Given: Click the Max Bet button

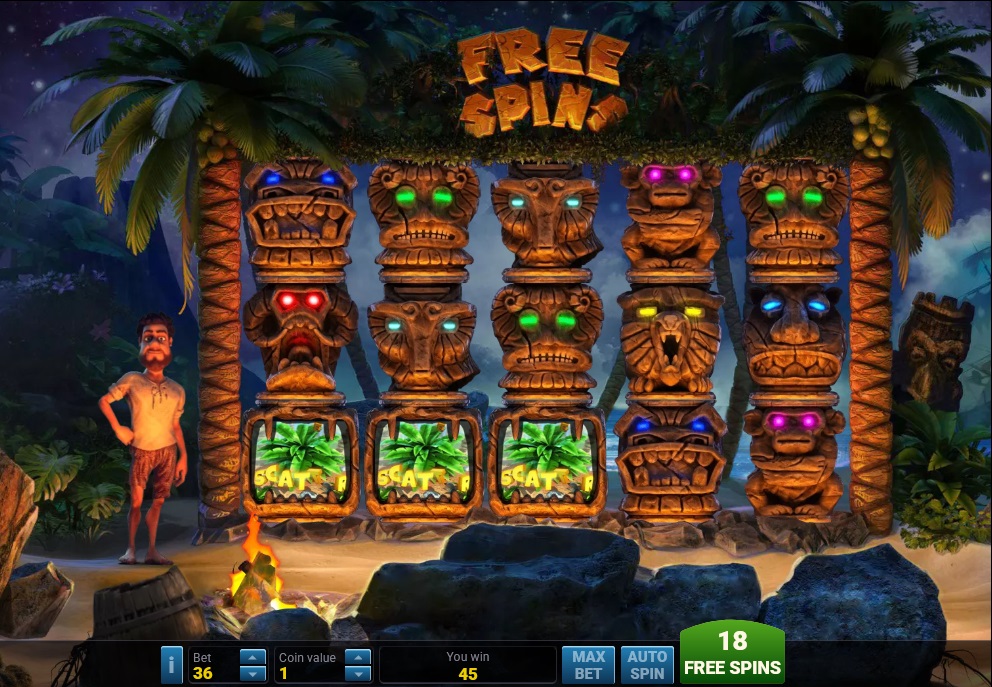Looking at the screenshot, I should pyautogui.click(x=589, y=665).
